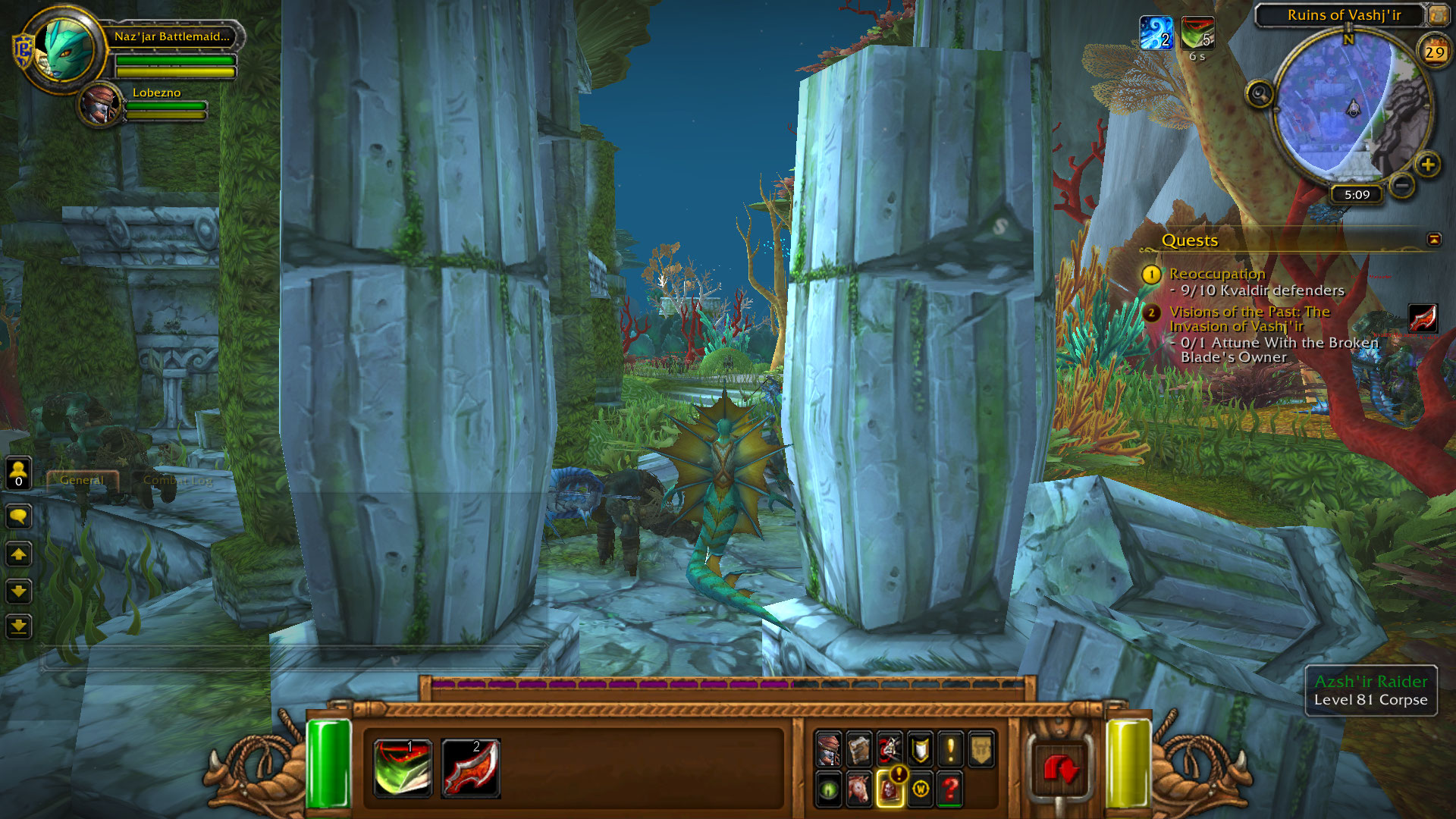
Task: Open the mounts collection horse button
Action: [859, 789]
